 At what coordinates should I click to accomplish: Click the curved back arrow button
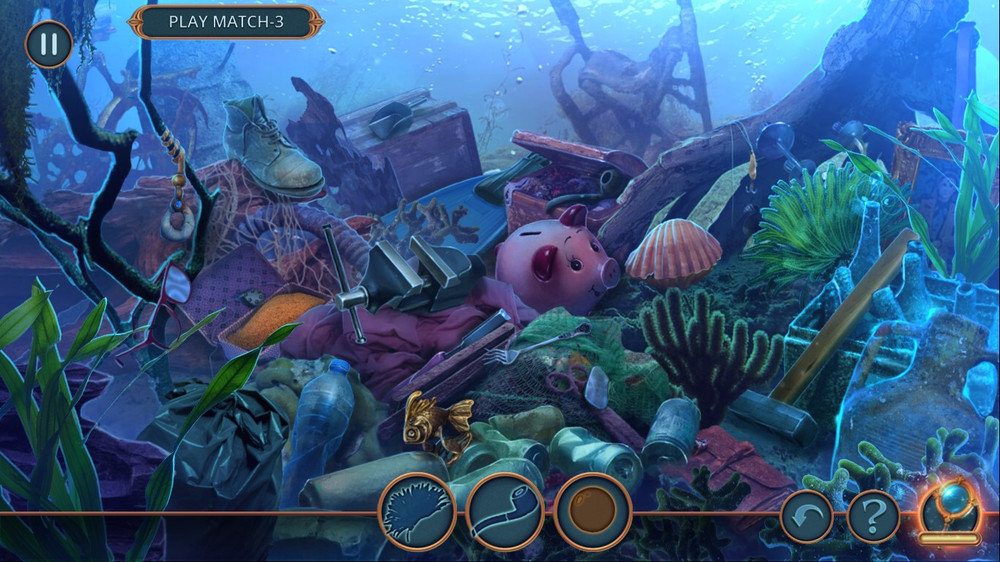(806, 516)
